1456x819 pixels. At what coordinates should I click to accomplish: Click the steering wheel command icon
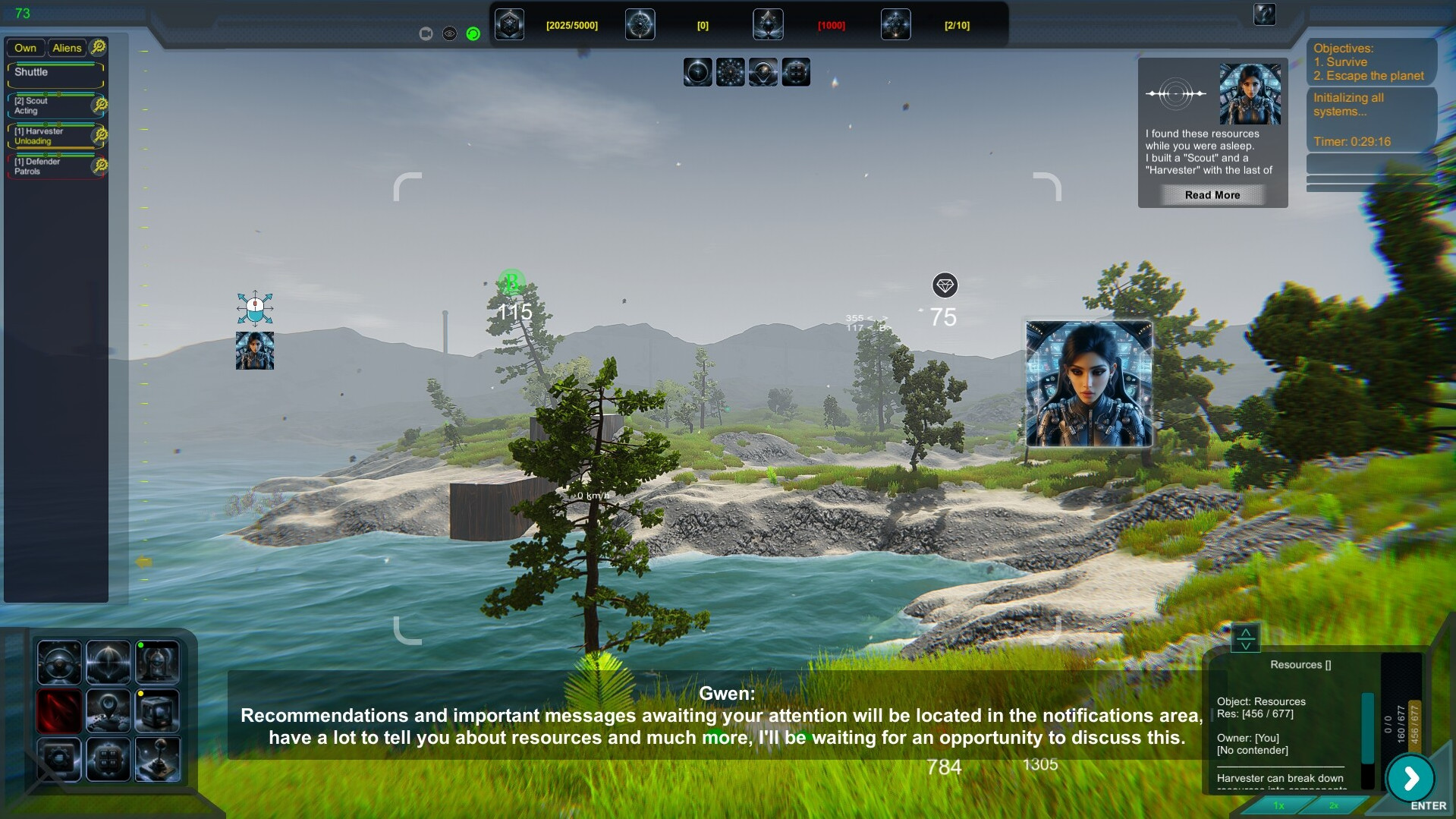click(59, 663)
